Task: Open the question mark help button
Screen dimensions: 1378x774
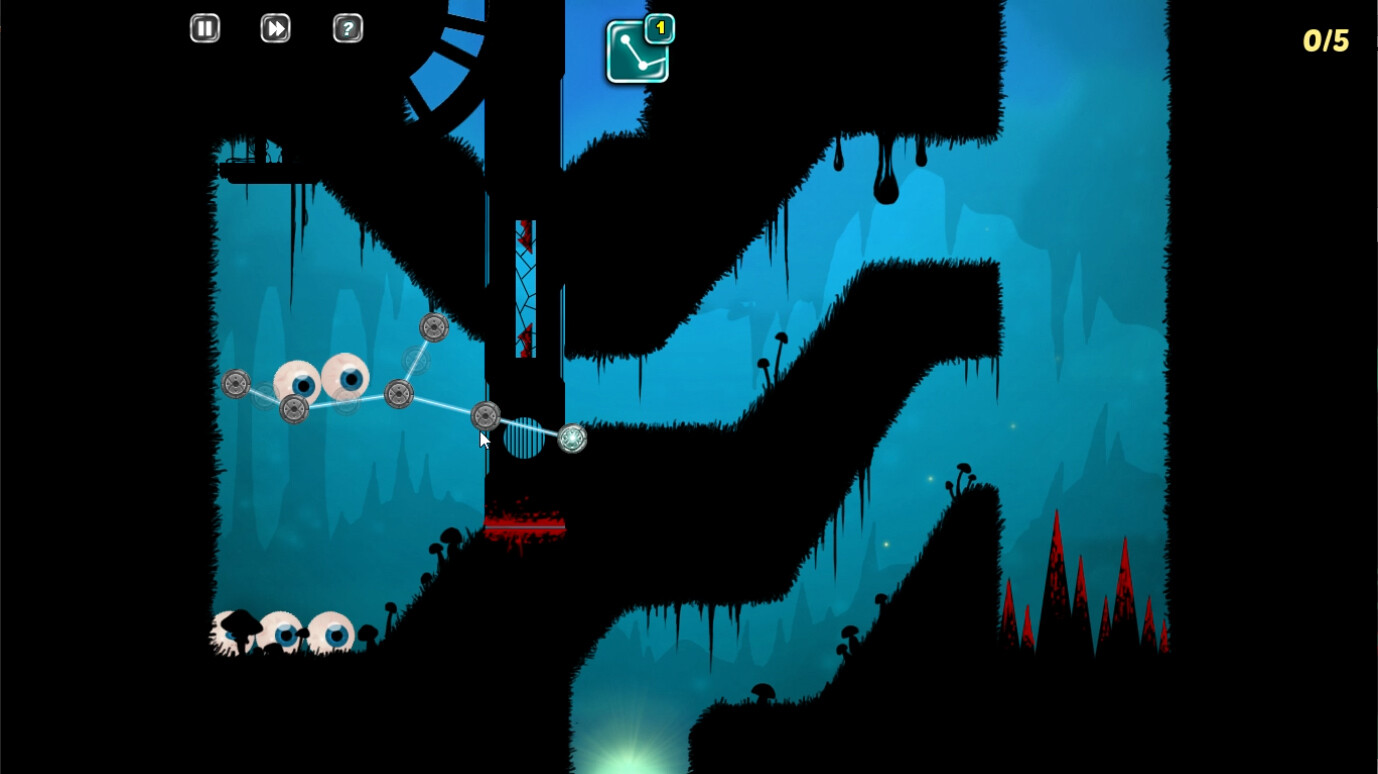Action: coord(347,28)
